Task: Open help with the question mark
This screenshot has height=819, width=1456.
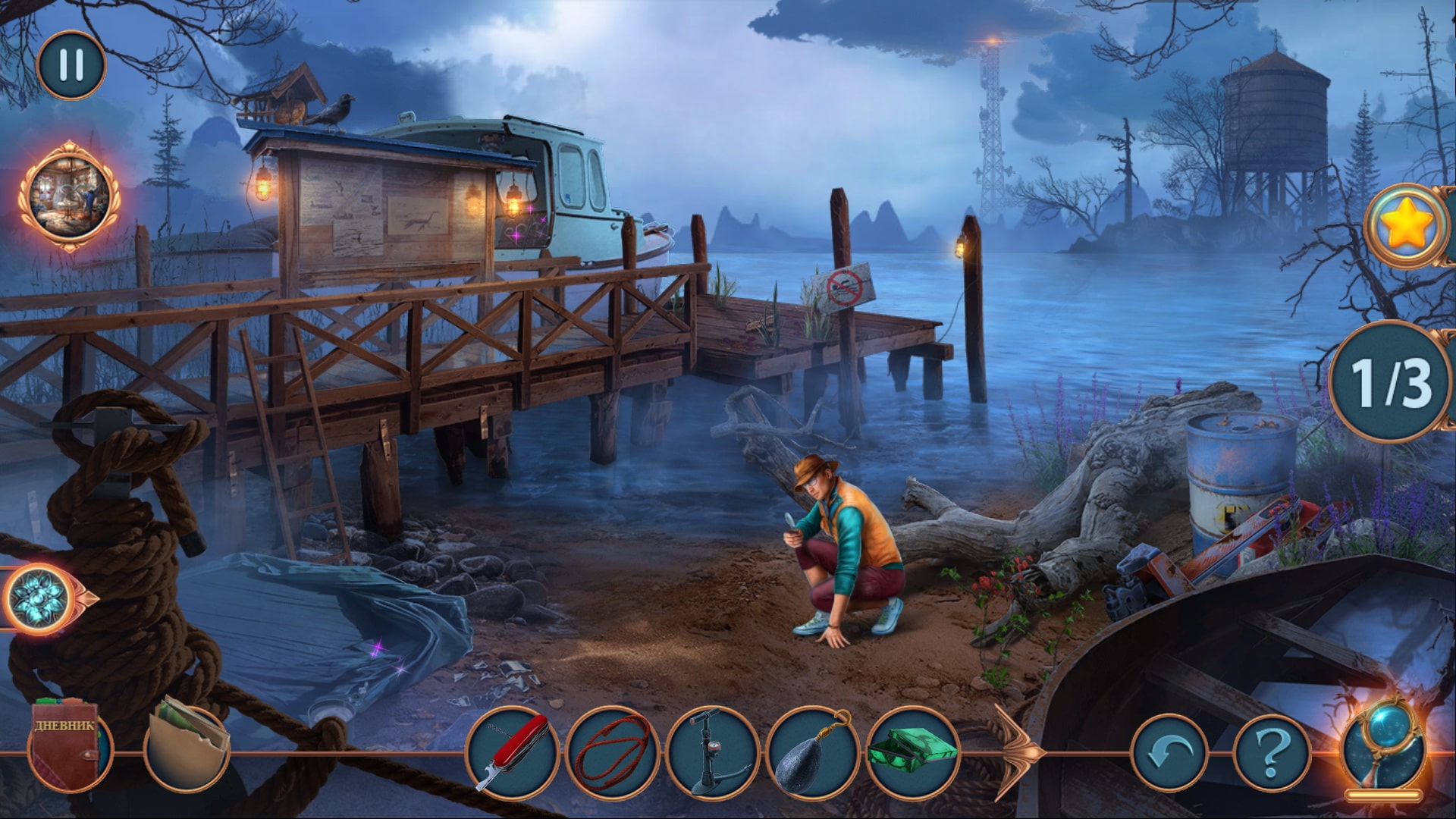Action: click(1272, 753)
